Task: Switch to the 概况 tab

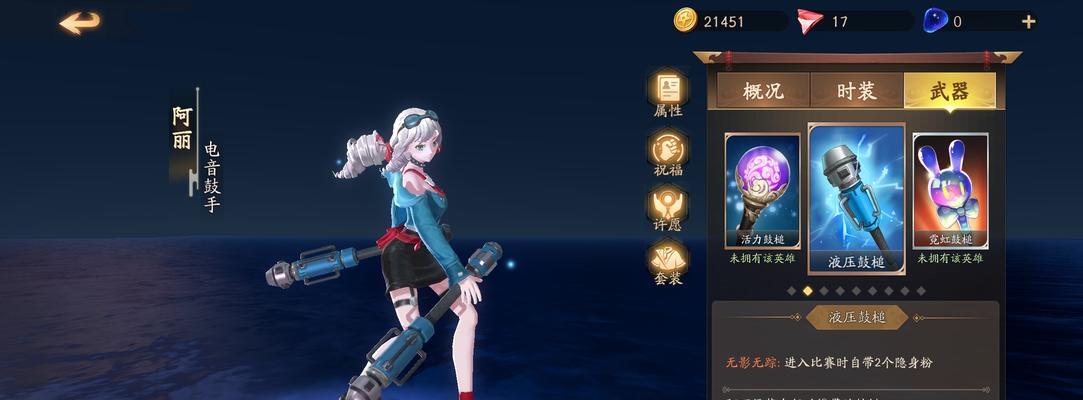Action: coord(763,92)
